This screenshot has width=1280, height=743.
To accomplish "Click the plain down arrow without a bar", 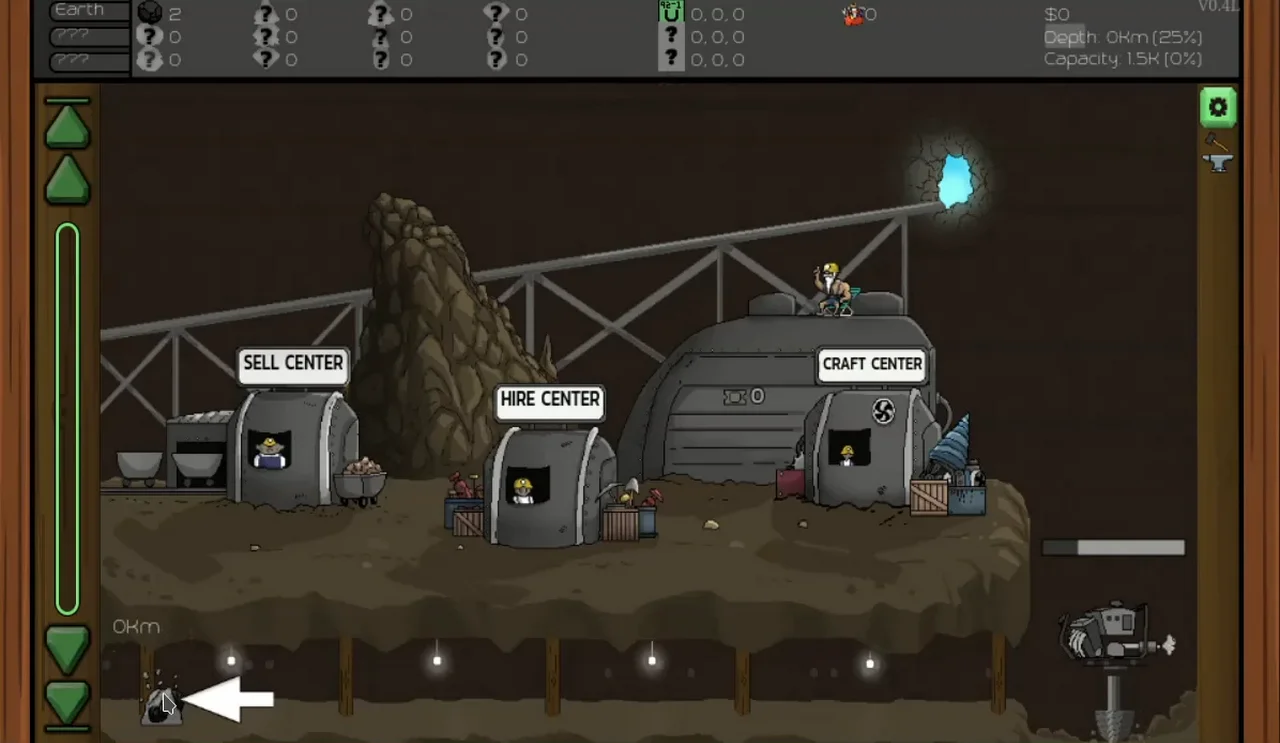I will click(x=67, y=649).
